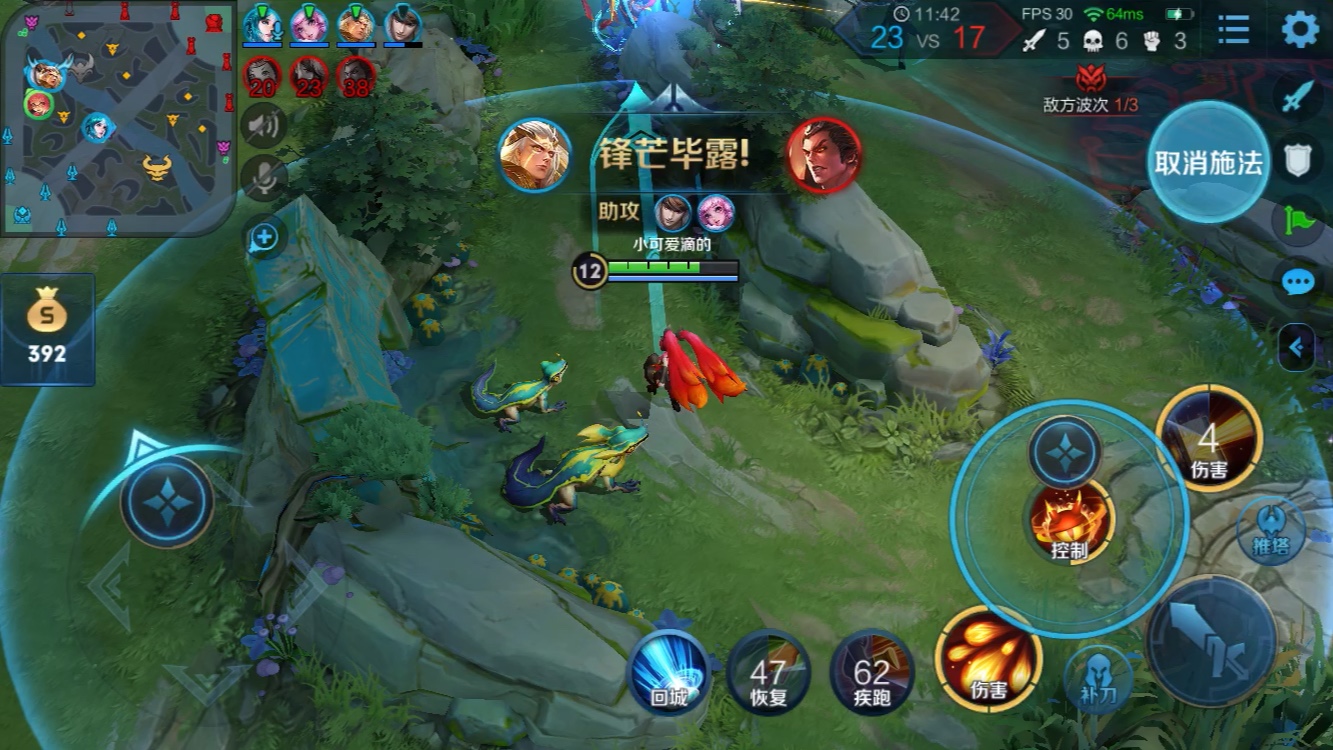Cast the 伤害 skill on cooldown 4
The image size is (1333, 750).
click(1209, 439)
